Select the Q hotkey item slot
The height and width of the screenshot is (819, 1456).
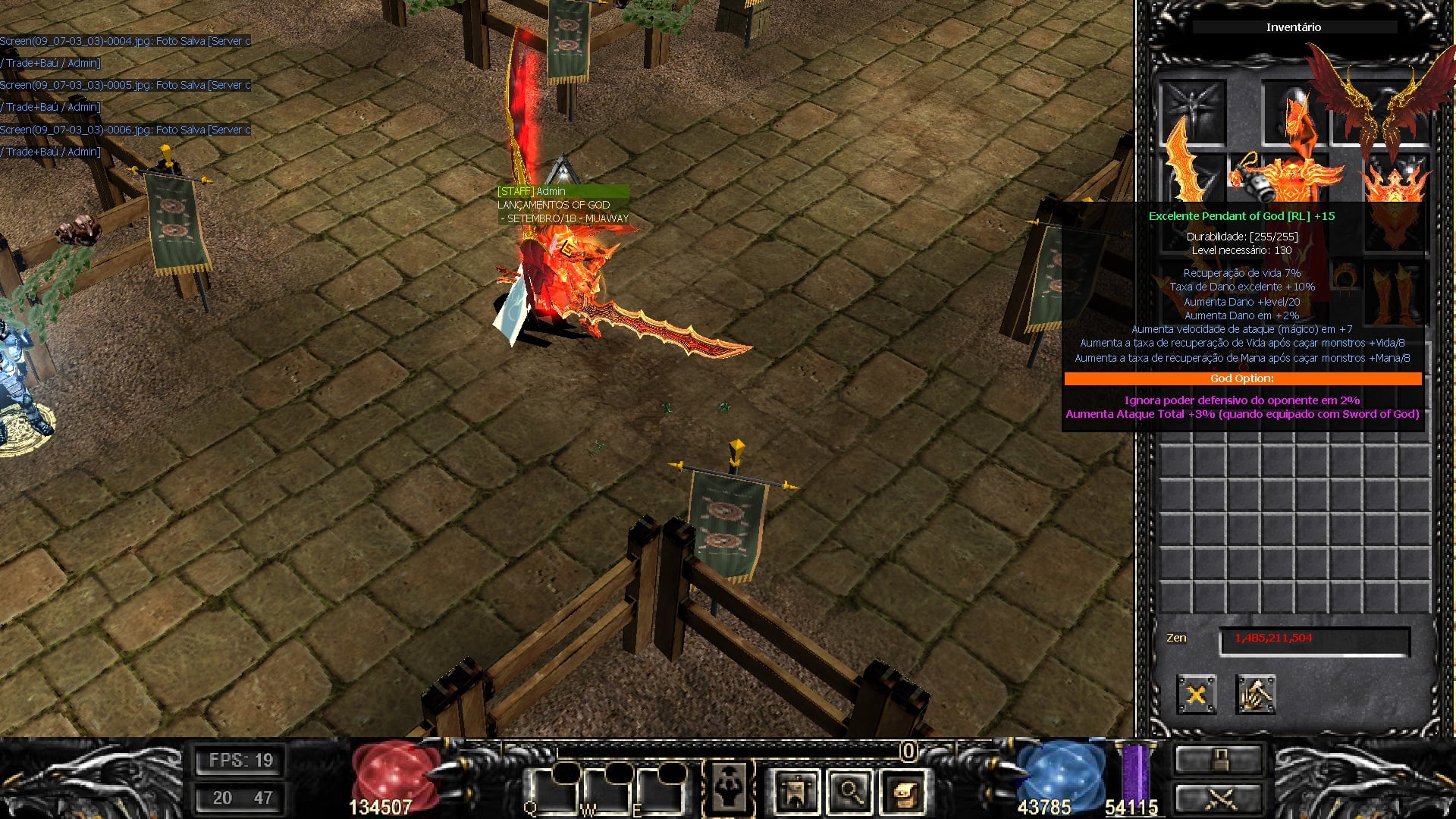tap(552, 790)
